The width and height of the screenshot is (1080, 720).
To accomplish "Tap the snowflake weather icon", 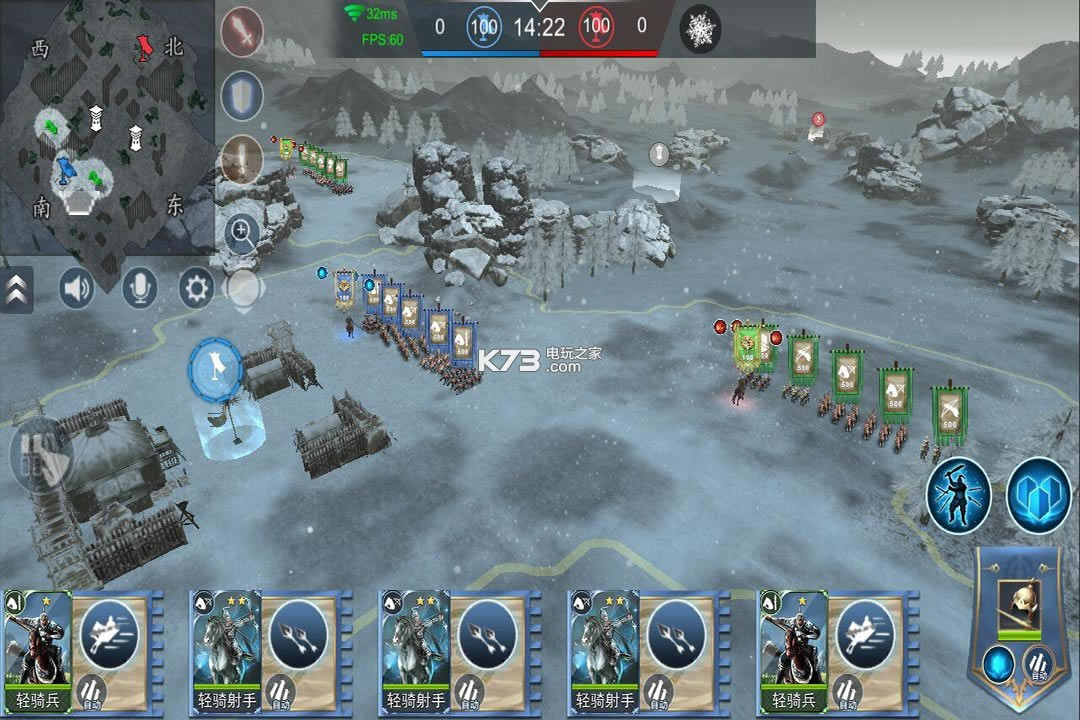I will point(701,29).
